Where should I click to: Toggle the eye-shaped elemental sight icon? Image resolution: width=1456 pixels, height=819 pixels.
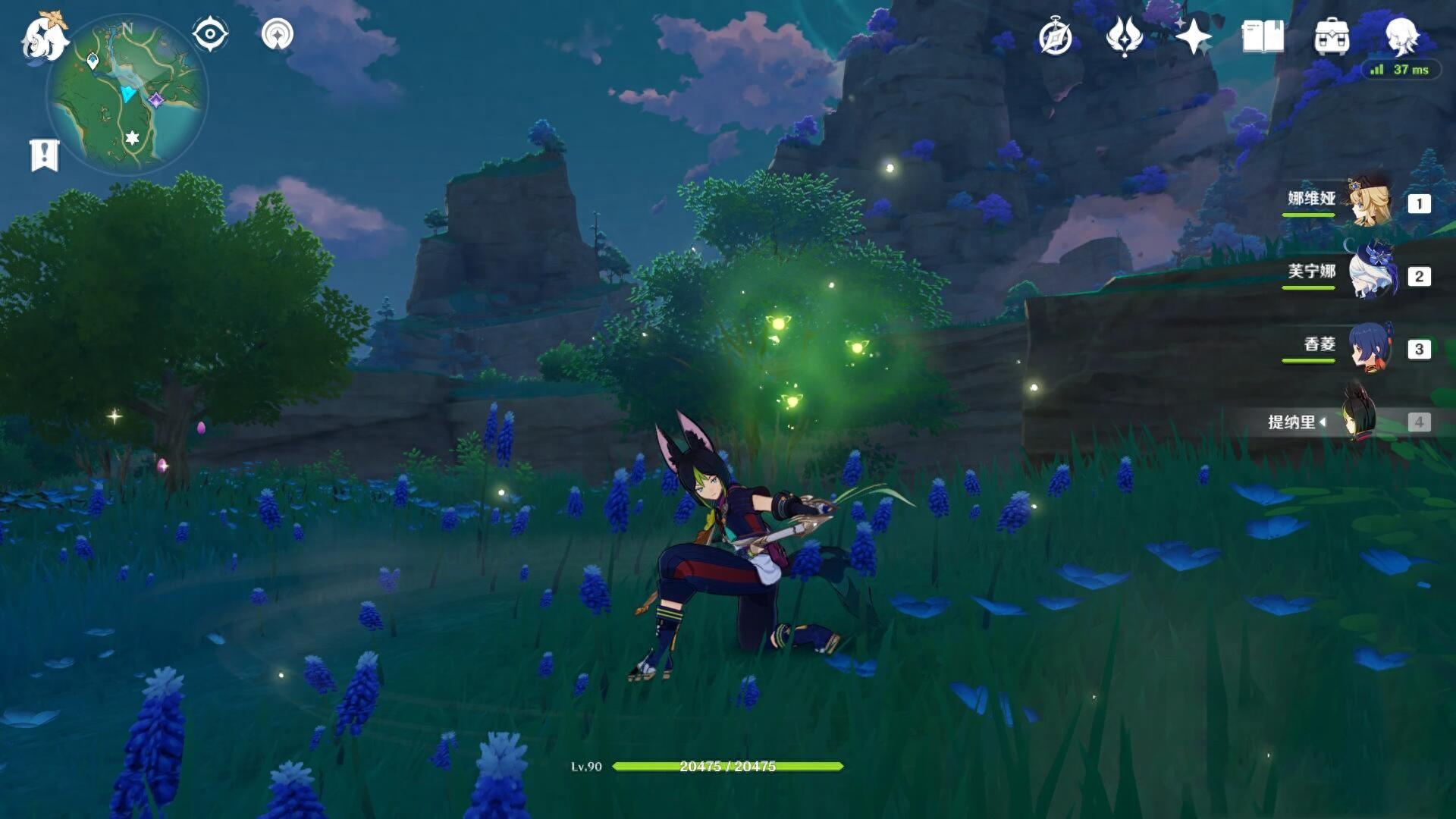pyautogui.click(x=210, y=34)
